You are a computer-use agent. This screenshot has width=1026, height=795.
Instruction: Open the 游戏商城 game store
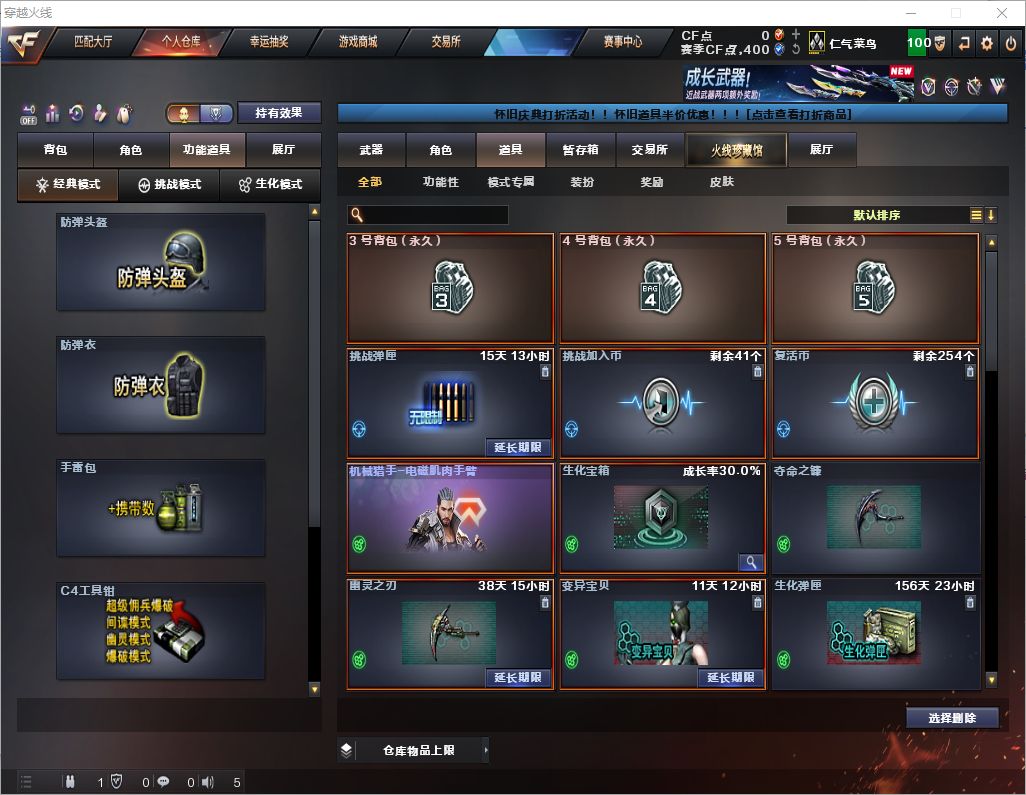pyautogui.click(x=357, y=42)
